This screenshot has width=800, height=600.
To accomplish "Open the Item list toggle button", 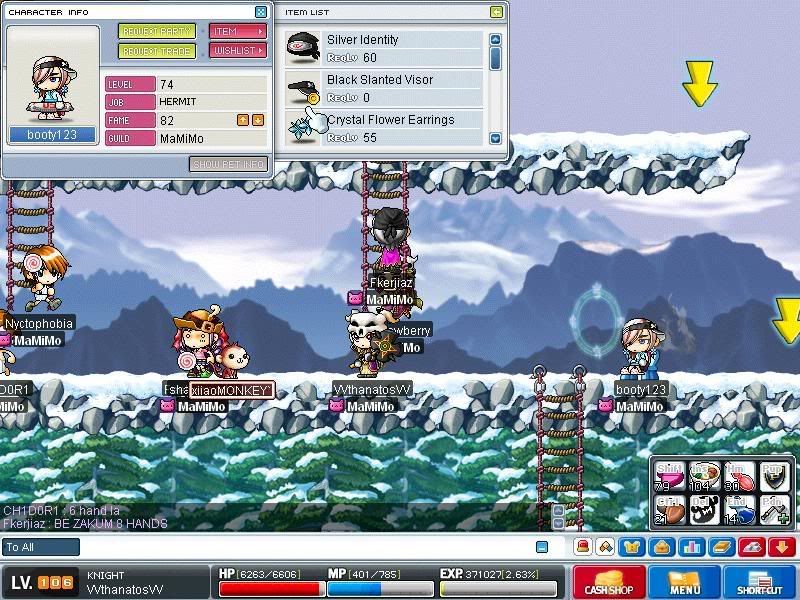I will tap(238, 31).
